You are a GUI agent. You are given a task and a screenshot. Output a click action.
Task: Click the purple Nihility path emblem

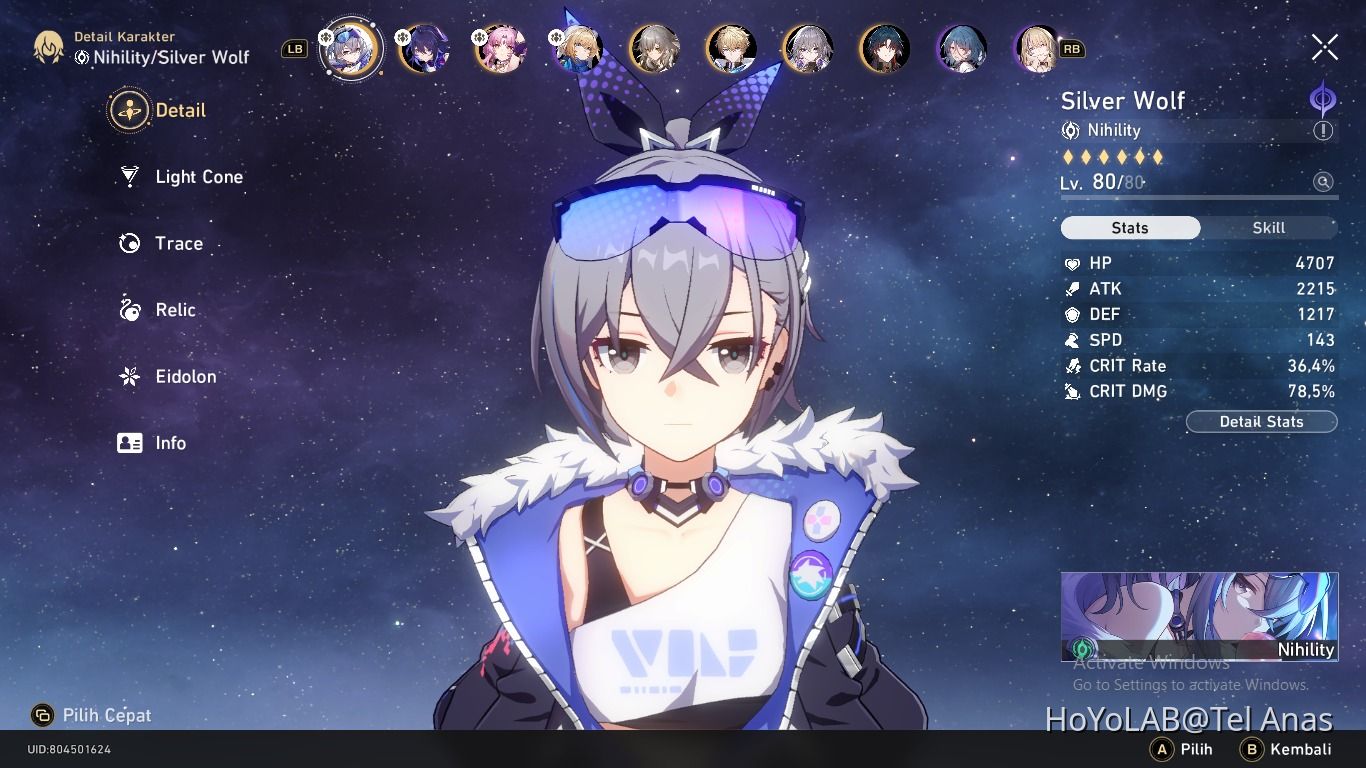(1322, 99)
